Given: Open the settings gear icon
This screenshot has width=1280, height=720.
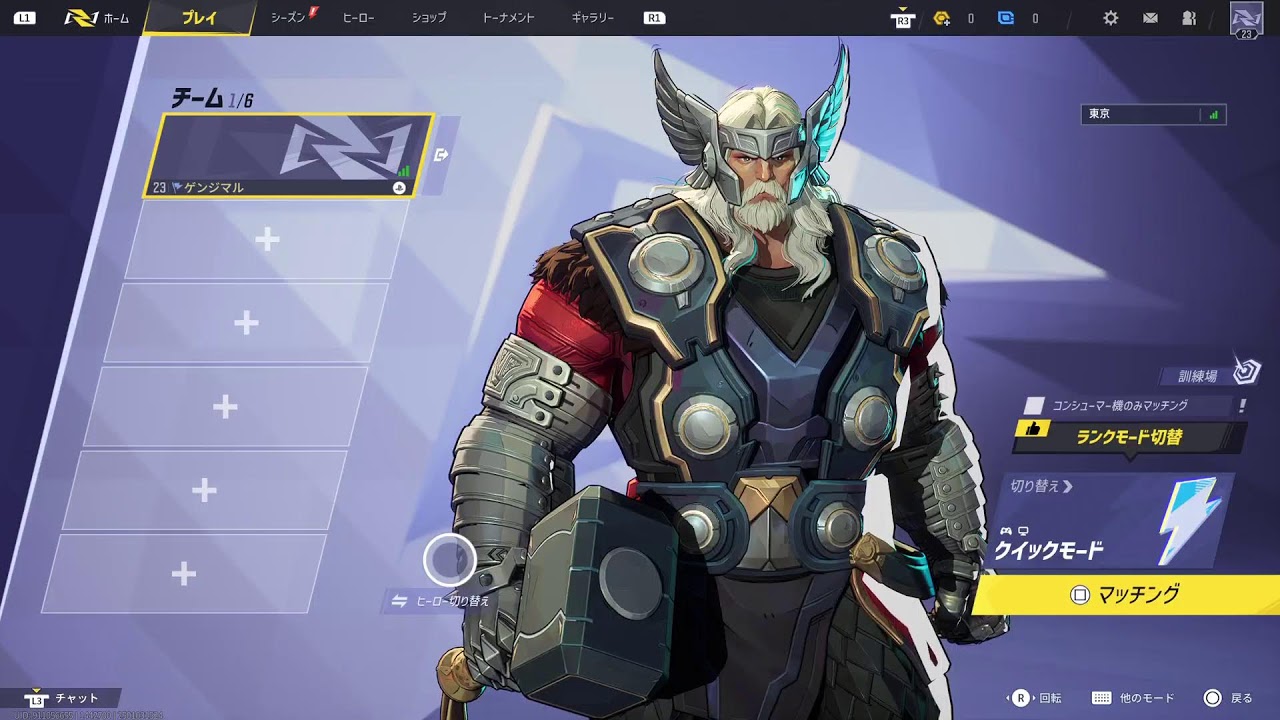Looking at the screenshot, I should point(1110,18).
